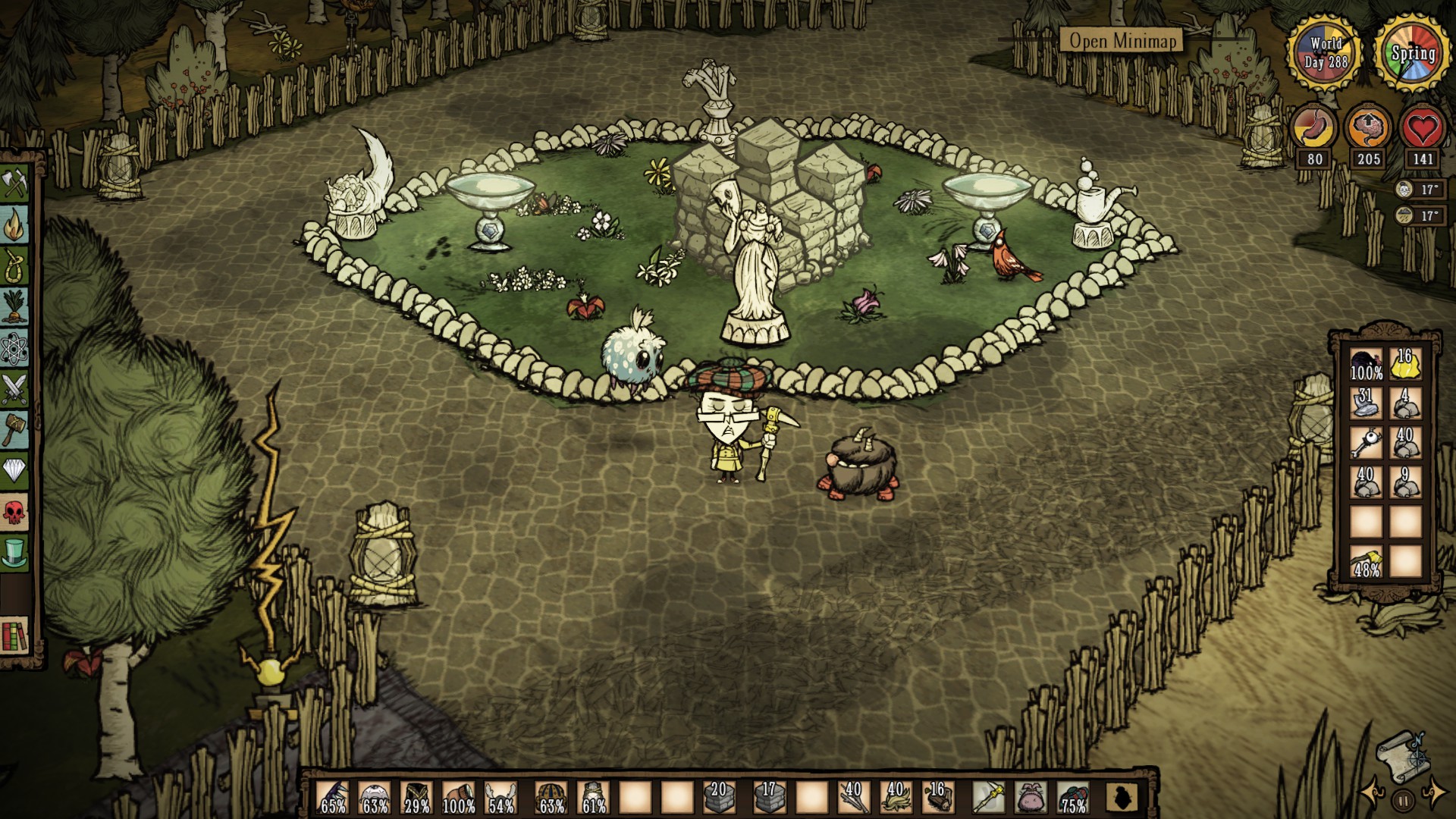The image size is (1456, 819).
Task: Select the log stack of 16
Action: tap(938, 798)
